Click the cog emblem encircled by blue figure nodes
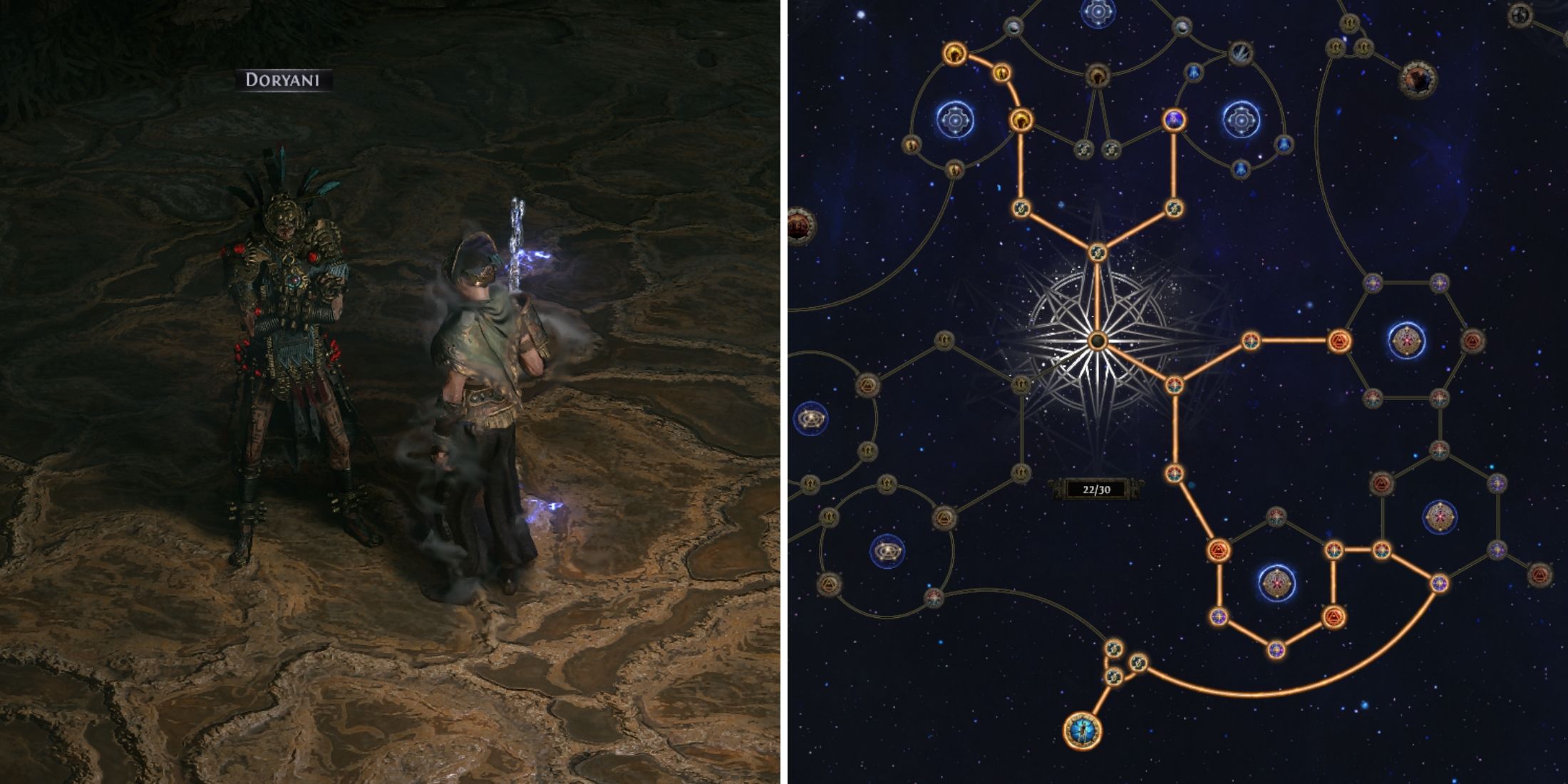This screenshot has height=784, width=1568. (1241, 120)
